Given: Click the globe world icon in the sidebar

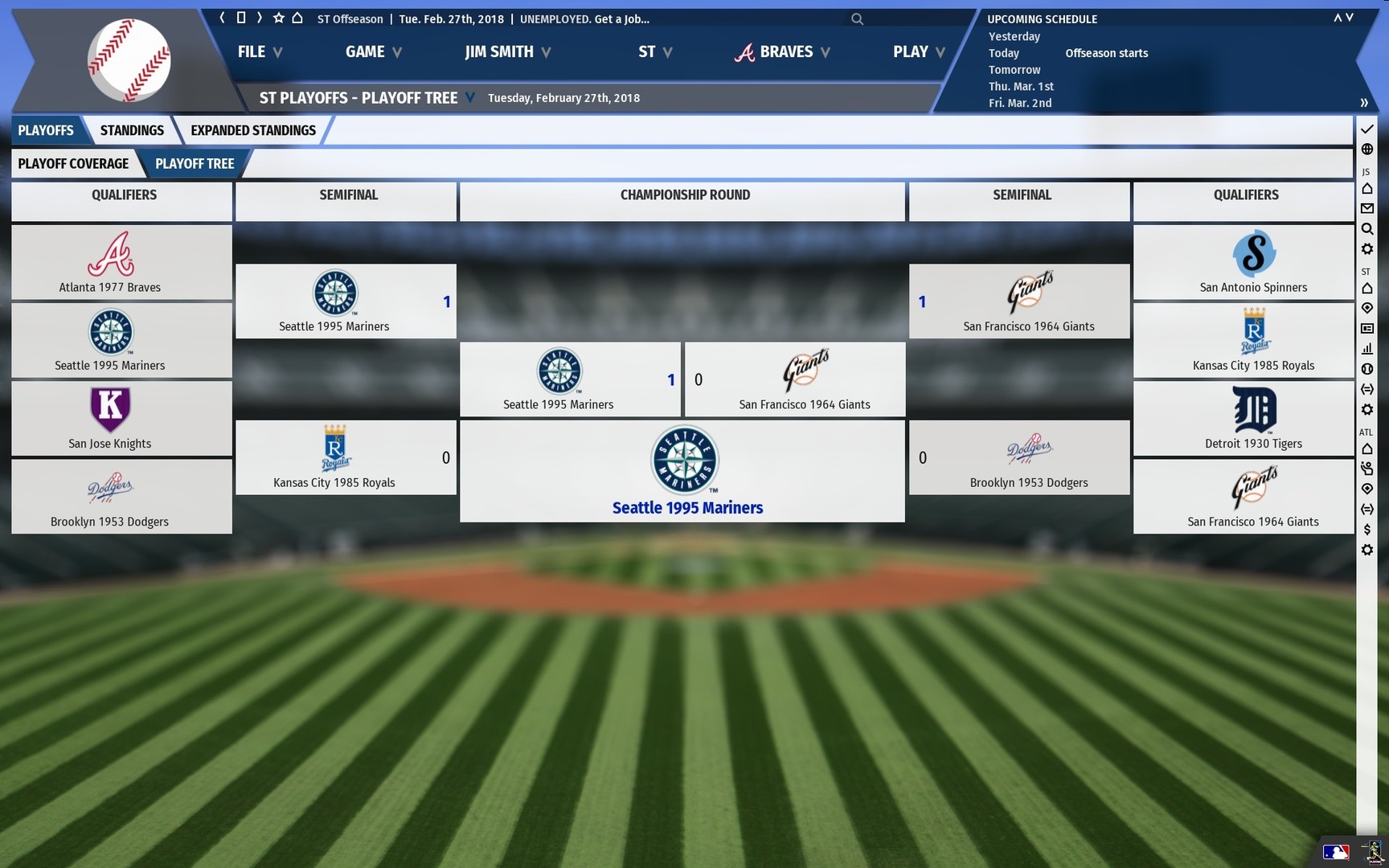Looking at the screenshot, I should pyautogui.click(x=1367, y=149).
